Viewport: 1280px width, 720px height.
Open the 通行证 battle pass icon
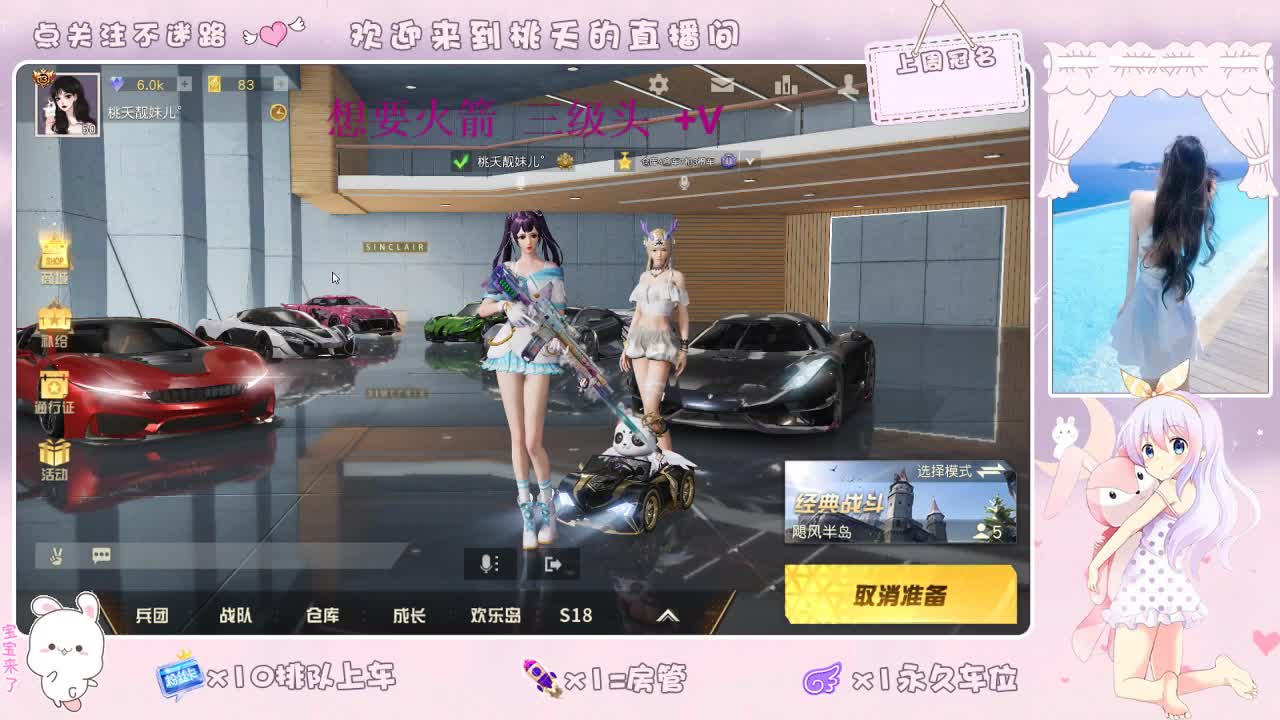coord(55,385)
